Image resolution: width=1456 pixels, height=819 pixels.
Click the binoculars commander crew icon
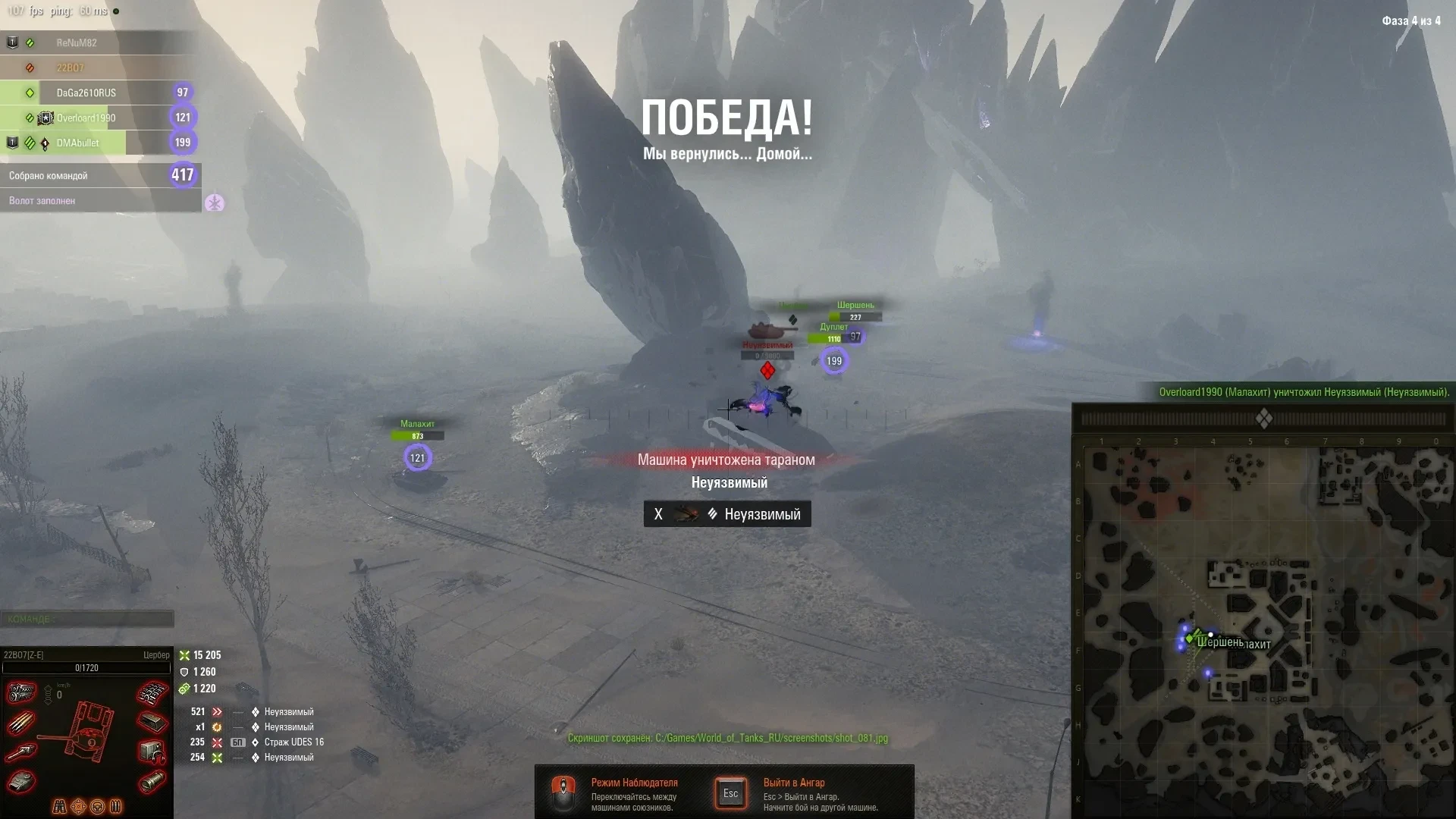point(59,806)
